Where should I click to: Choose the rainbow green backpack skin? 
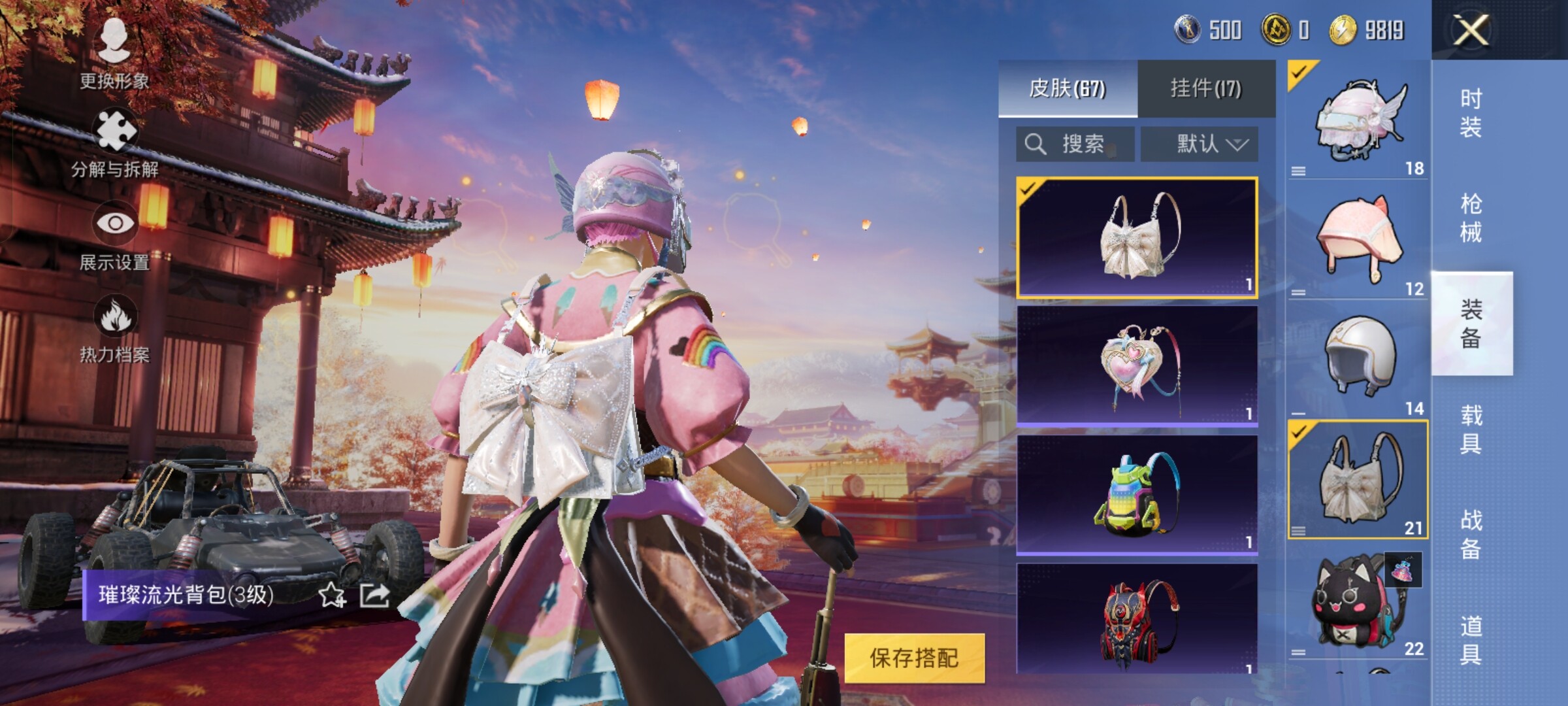click(1137, 495)
